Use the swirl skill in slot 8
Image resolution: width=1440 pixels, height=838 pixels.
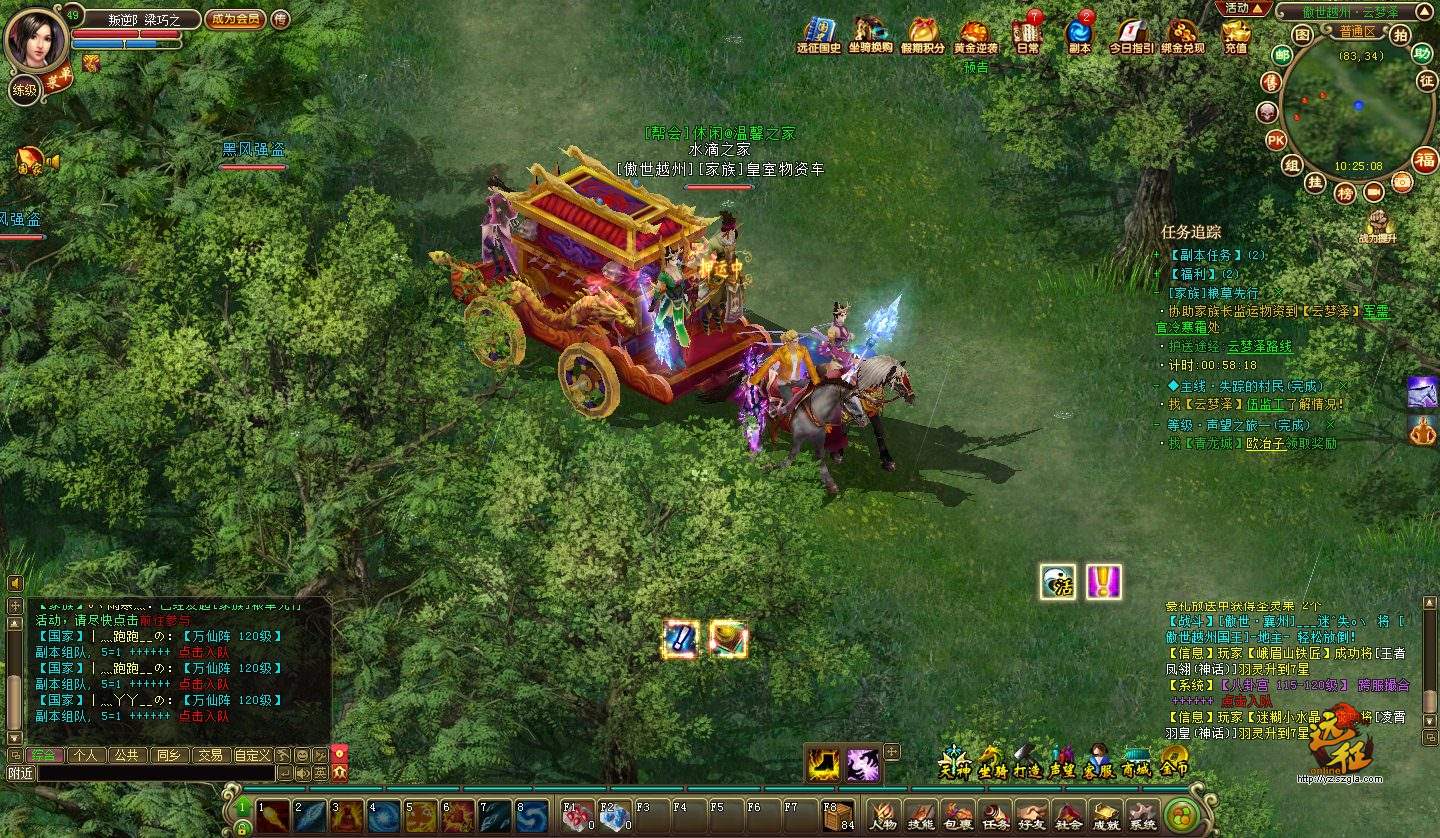click(531, 816)
